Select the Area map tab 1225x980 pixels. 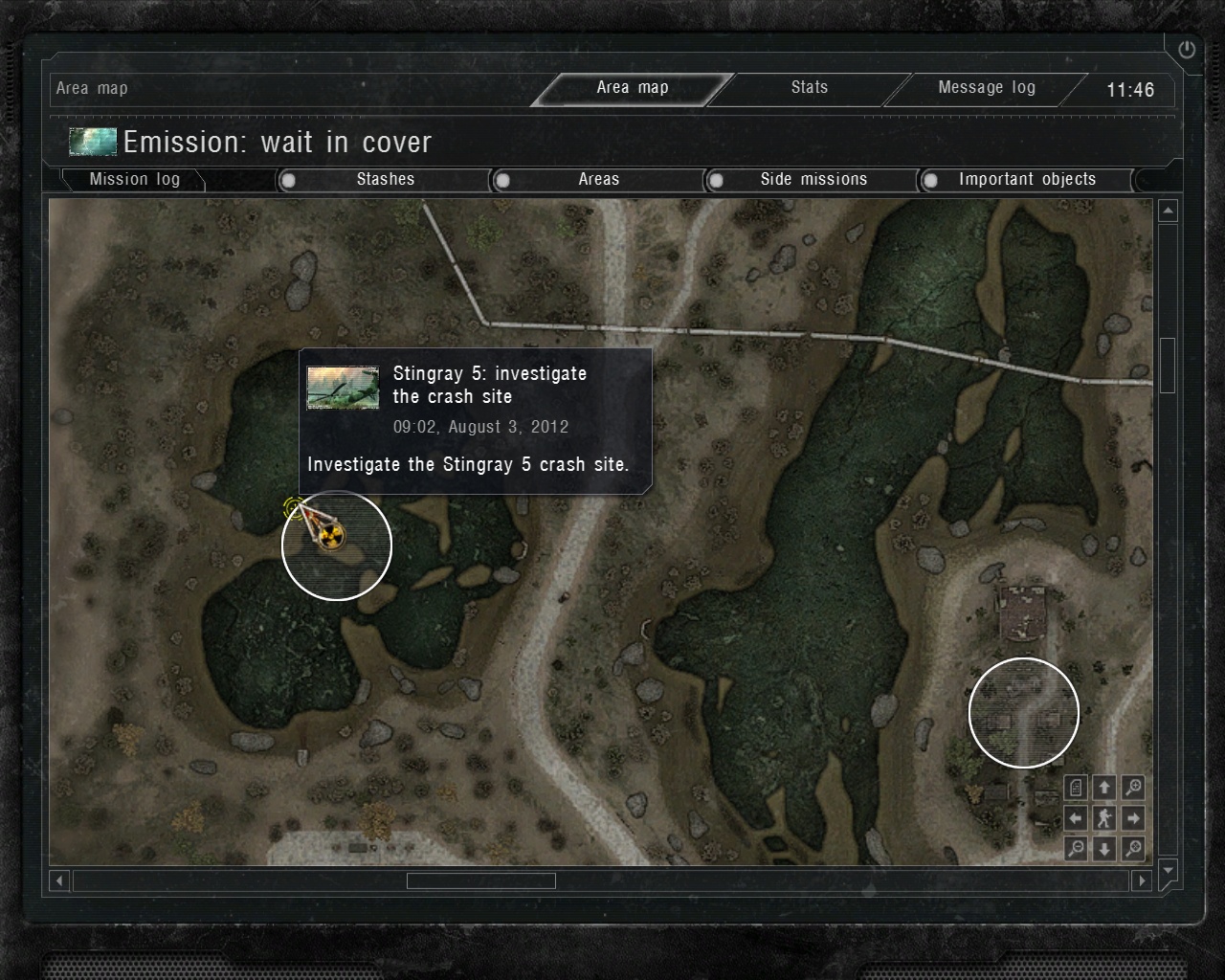[x=632, y=88]
